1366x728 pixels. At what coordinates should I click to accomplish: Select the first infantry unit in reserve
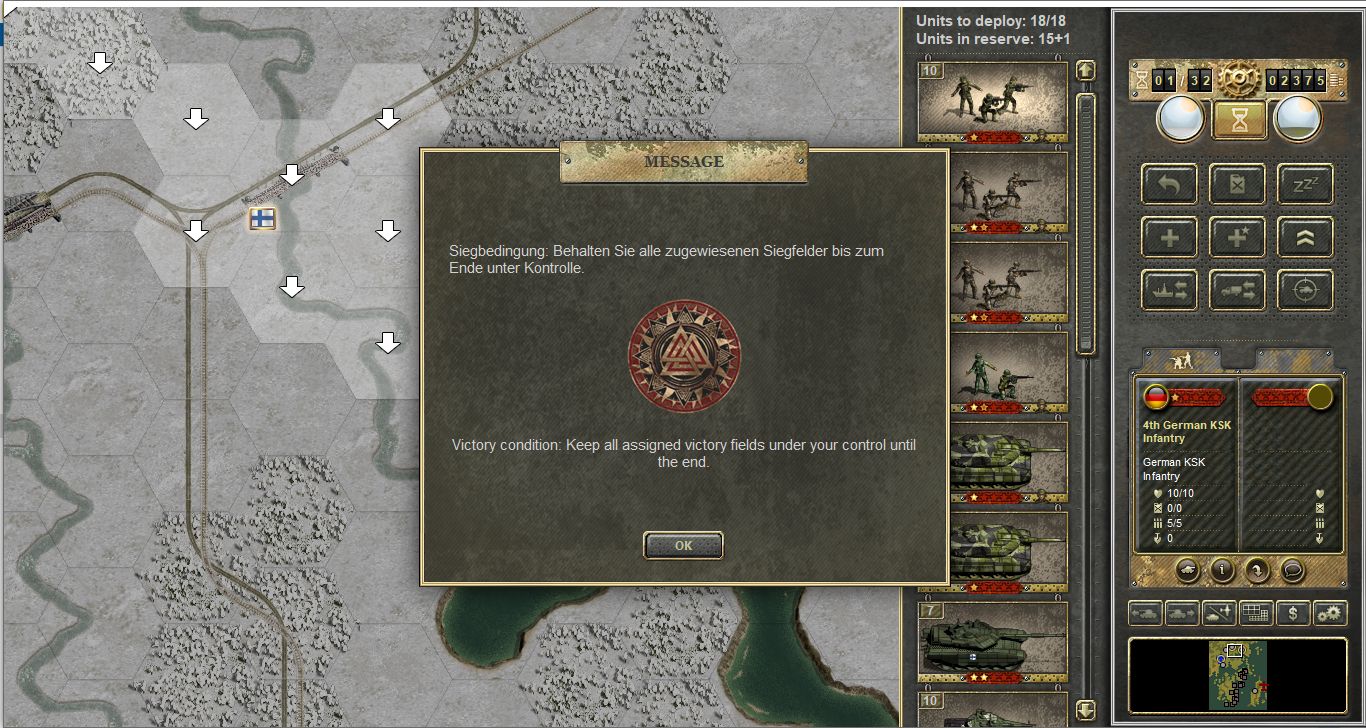pyautogui.click(x=993, y=101)
